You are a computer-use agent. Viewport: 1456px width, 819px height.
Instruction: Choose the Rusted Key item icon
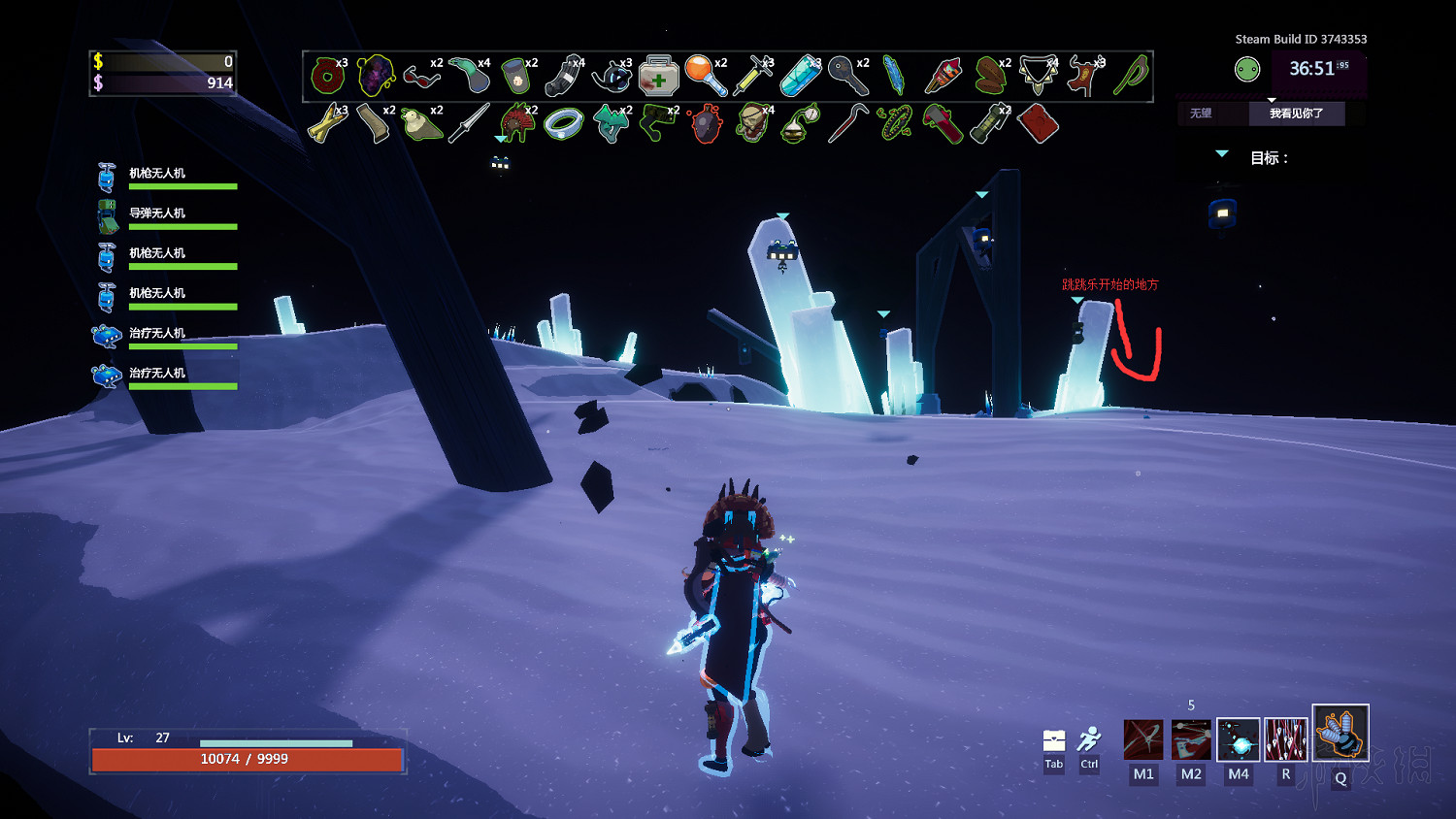(847, 76)
